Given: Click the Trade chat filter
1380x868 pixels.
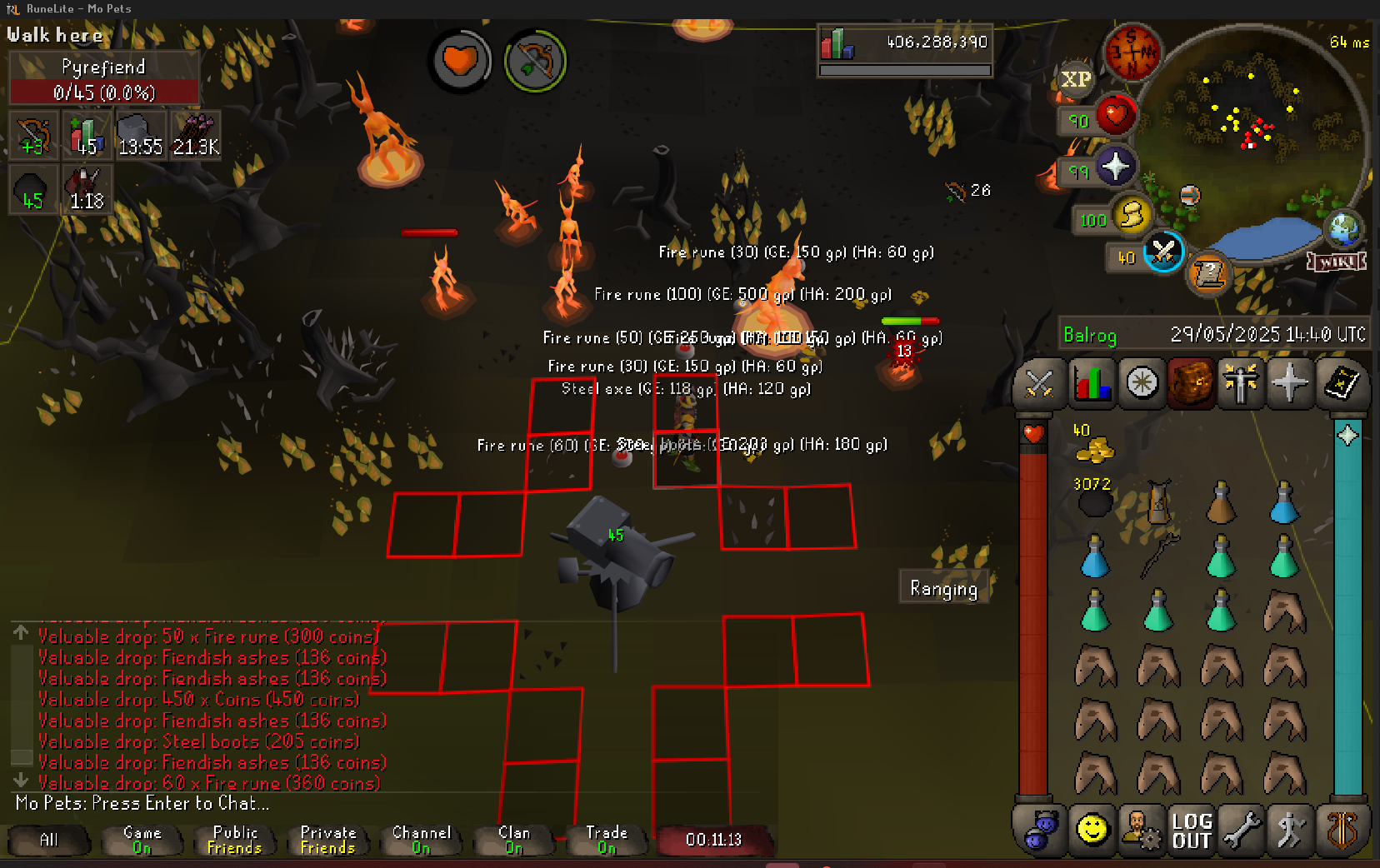Looking at the screenshot, I should click(607, 840).
